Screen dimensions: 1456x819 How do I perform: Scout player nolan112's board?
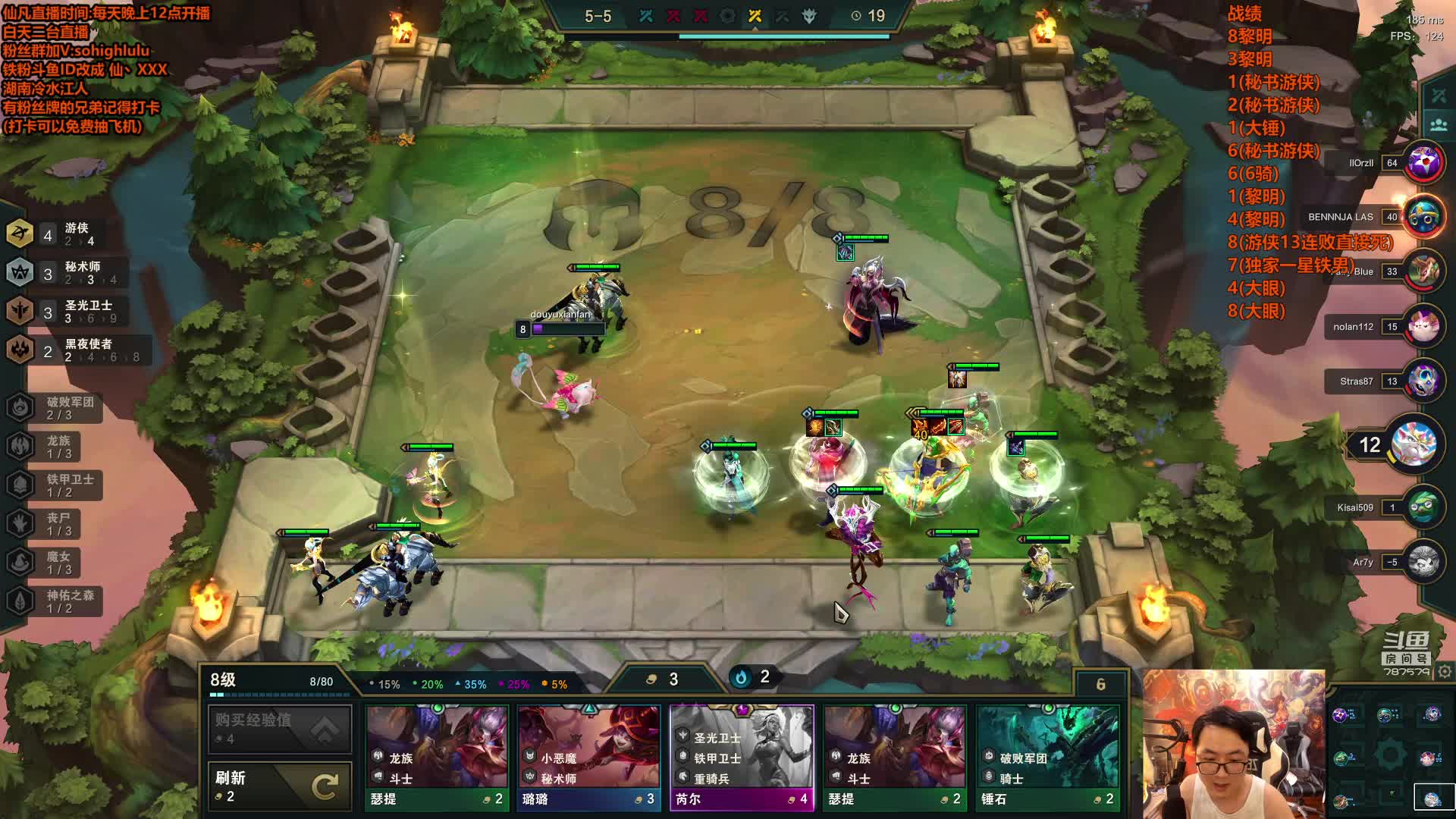coord(1423,327)
